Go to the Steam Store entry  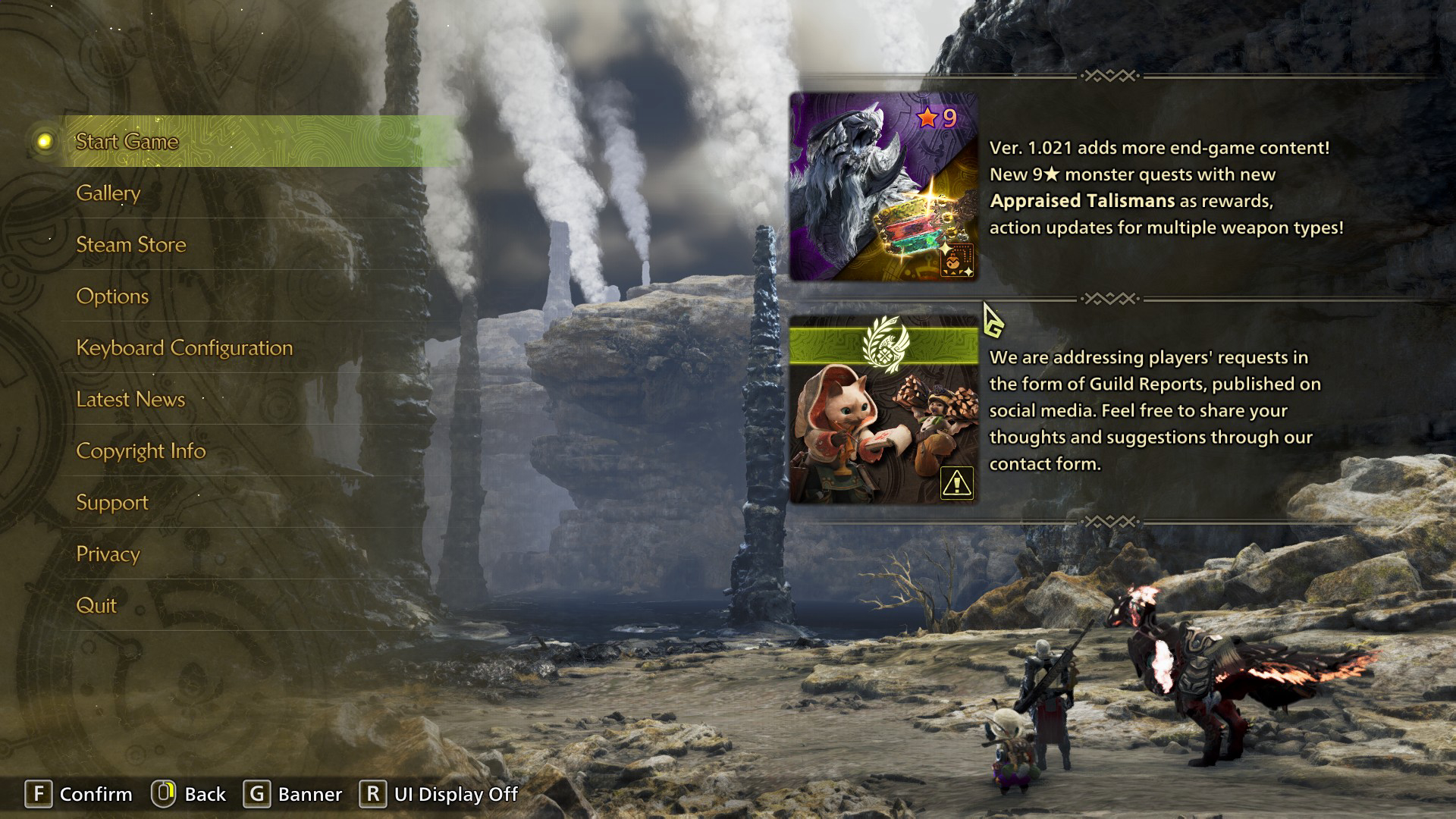coord(131,245)
